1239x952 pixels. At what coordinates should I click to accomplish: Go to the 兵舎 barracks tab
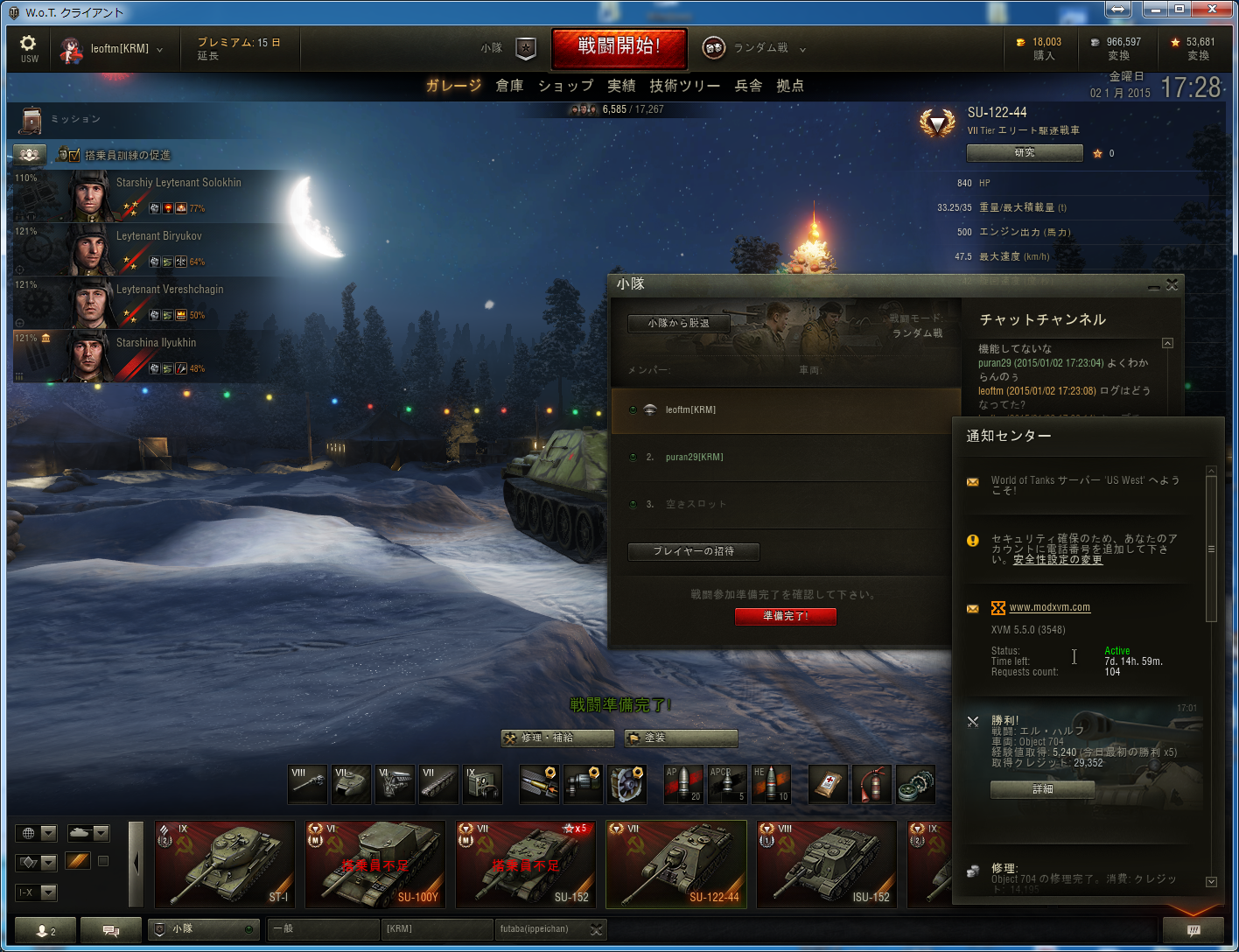(748, 86)
